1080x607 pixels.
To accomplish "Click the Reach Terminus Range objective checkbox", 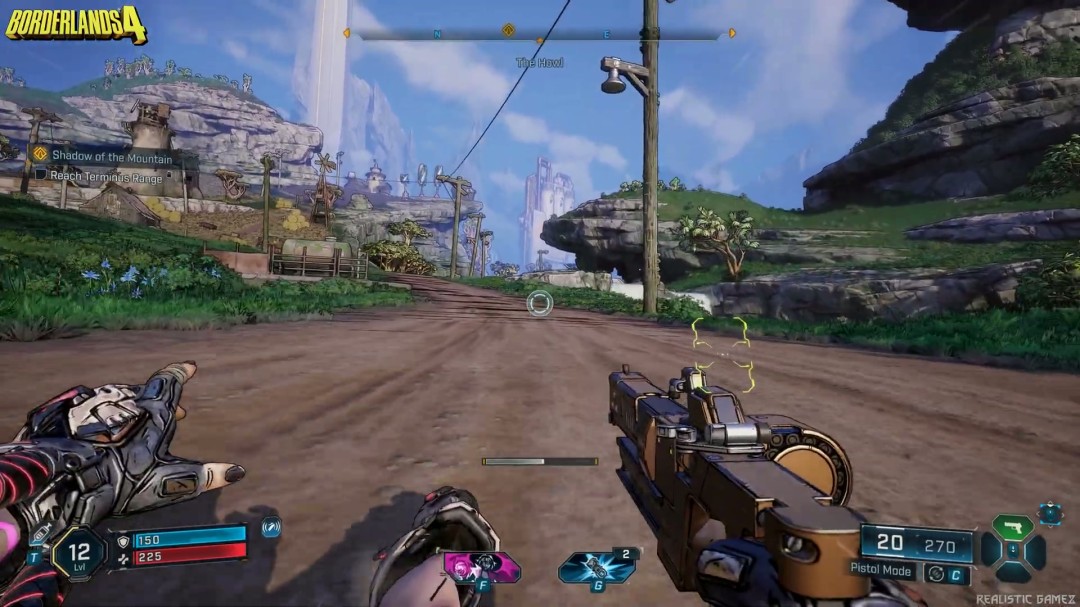I will (x=41, y=176).
